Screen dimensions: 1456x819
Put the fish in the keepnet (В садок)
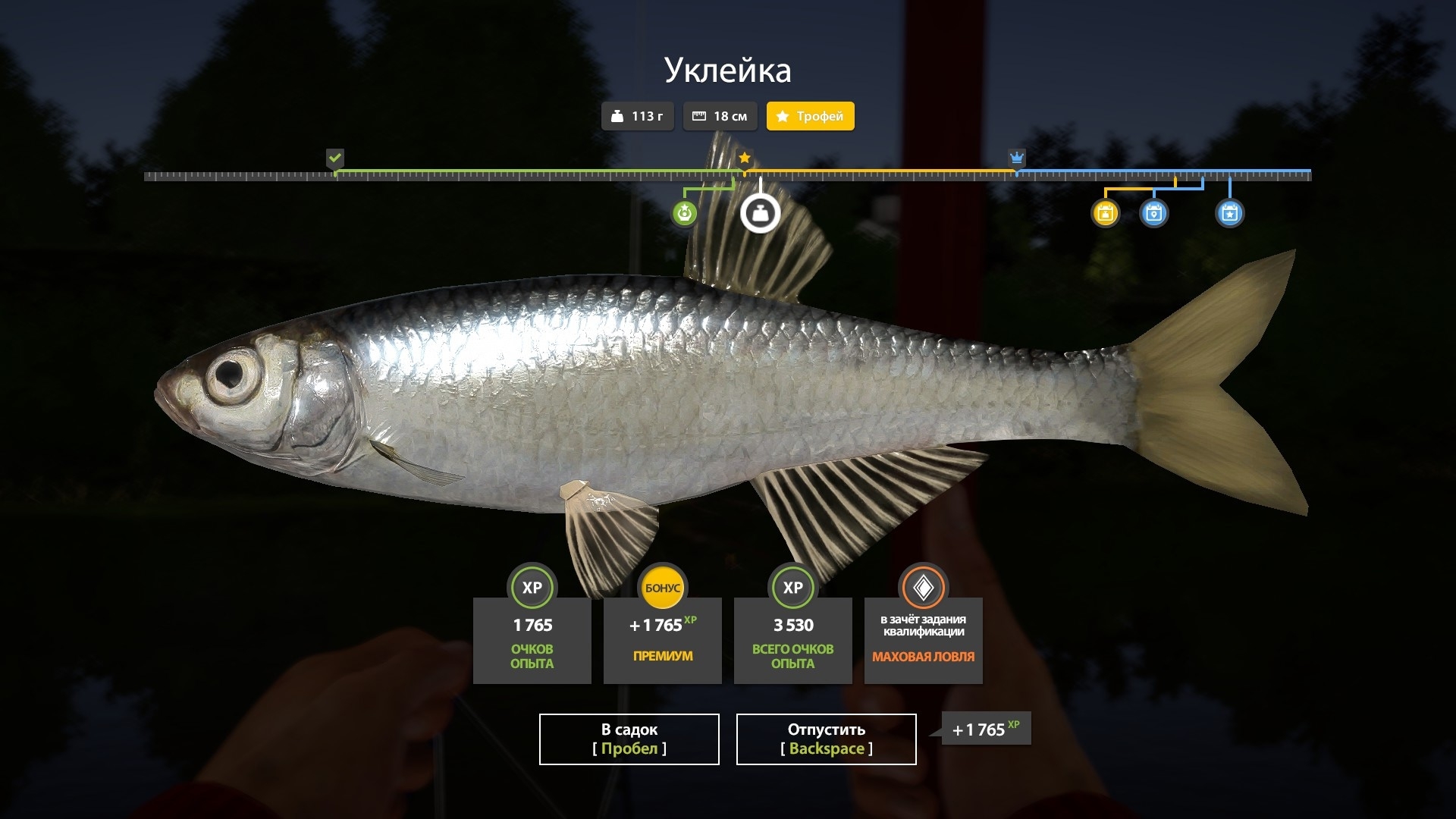click(629, 739)
